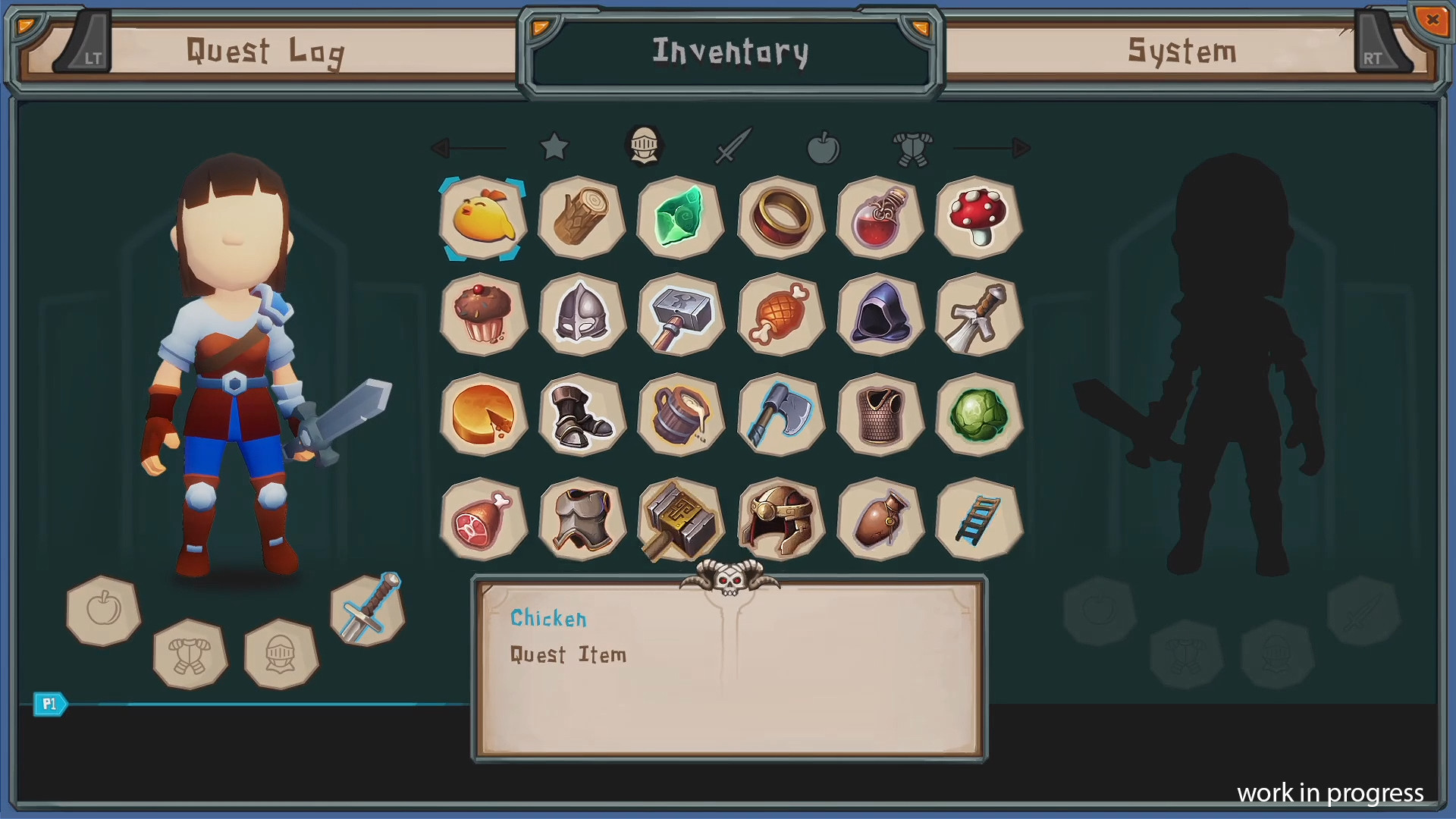Screen dimensions: 1456x819
Task: Click the golden ring inventory item
Action: pos(780,219)
